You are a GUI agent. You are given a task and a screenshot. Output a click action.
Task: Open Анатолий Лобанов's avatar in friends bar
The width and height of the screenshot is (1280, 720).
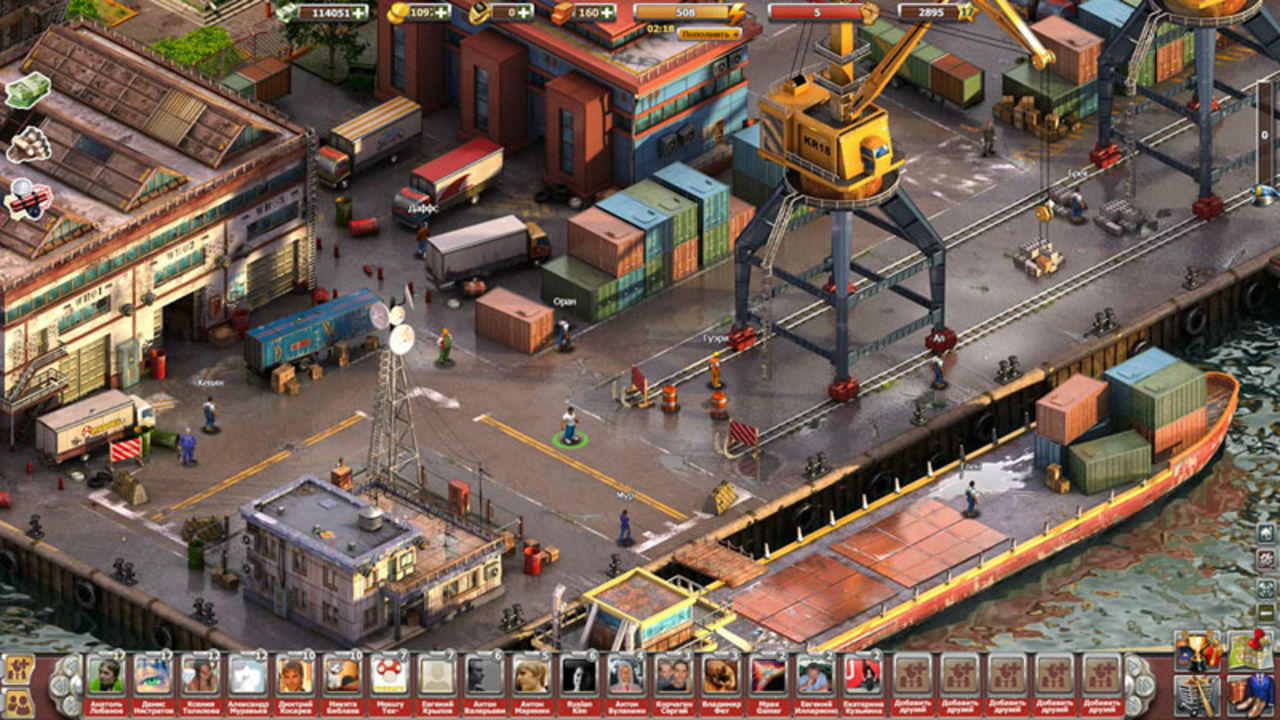[x=106, y=675]
